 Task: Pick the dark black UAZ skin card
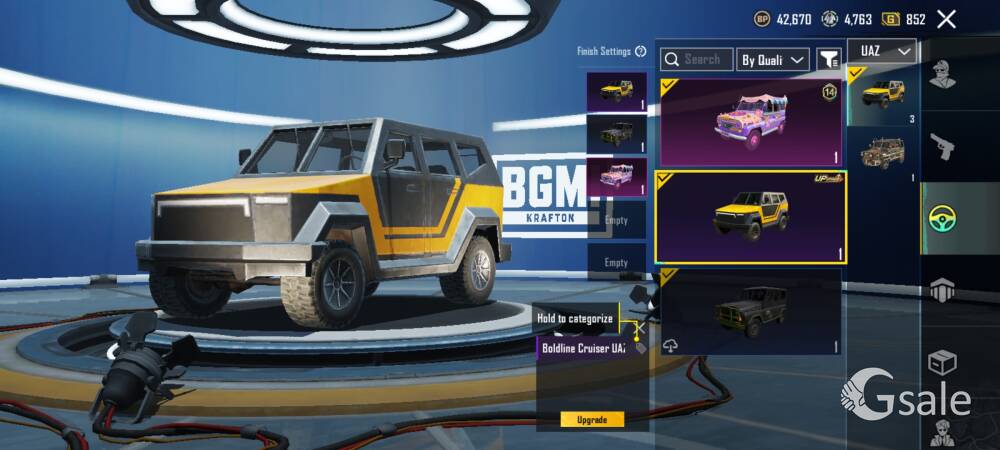pos(750,311)
